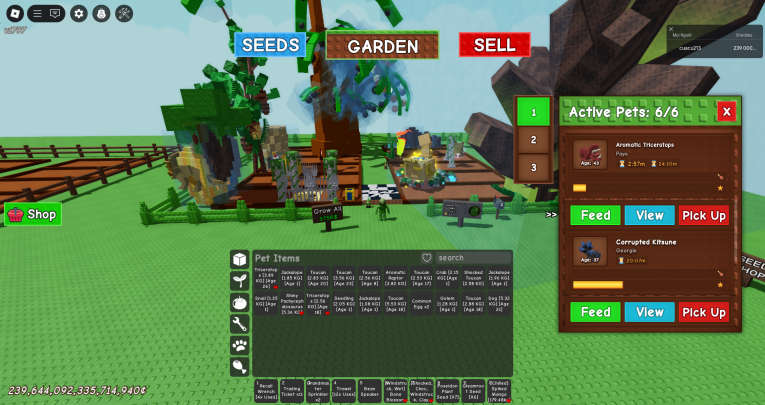Go to the GARDEN

[x=382, y=46]
